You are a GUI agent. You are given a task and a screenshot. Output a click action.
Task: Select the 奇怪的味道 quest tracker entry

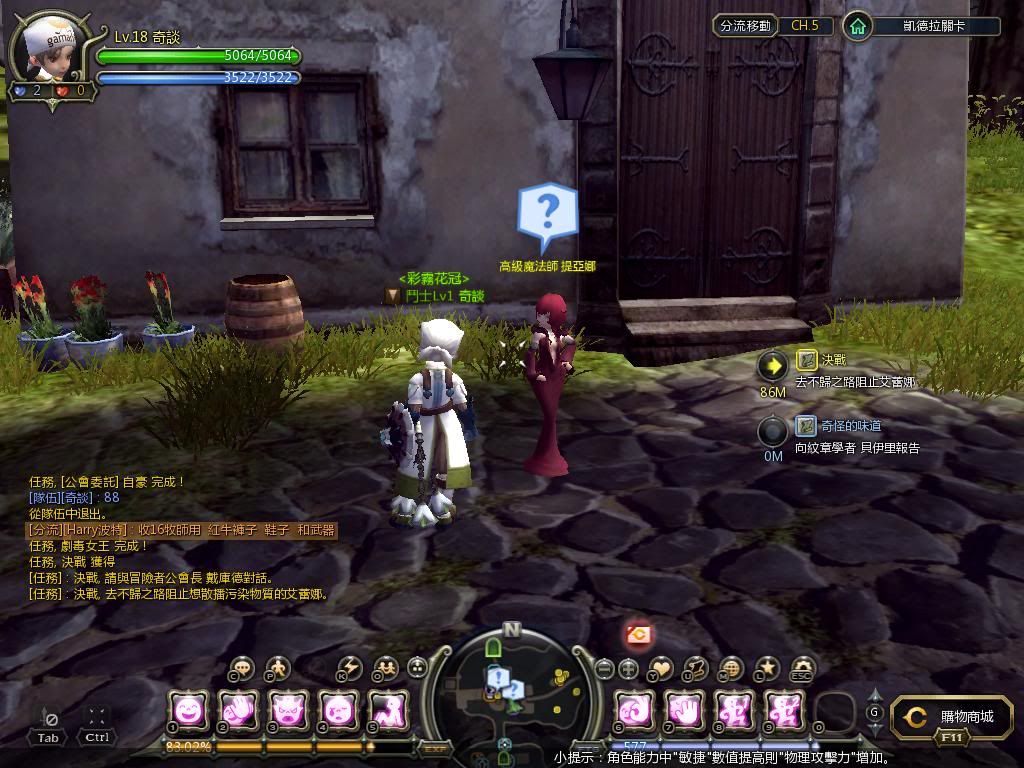pyautogui.click(x=836, y=426)
